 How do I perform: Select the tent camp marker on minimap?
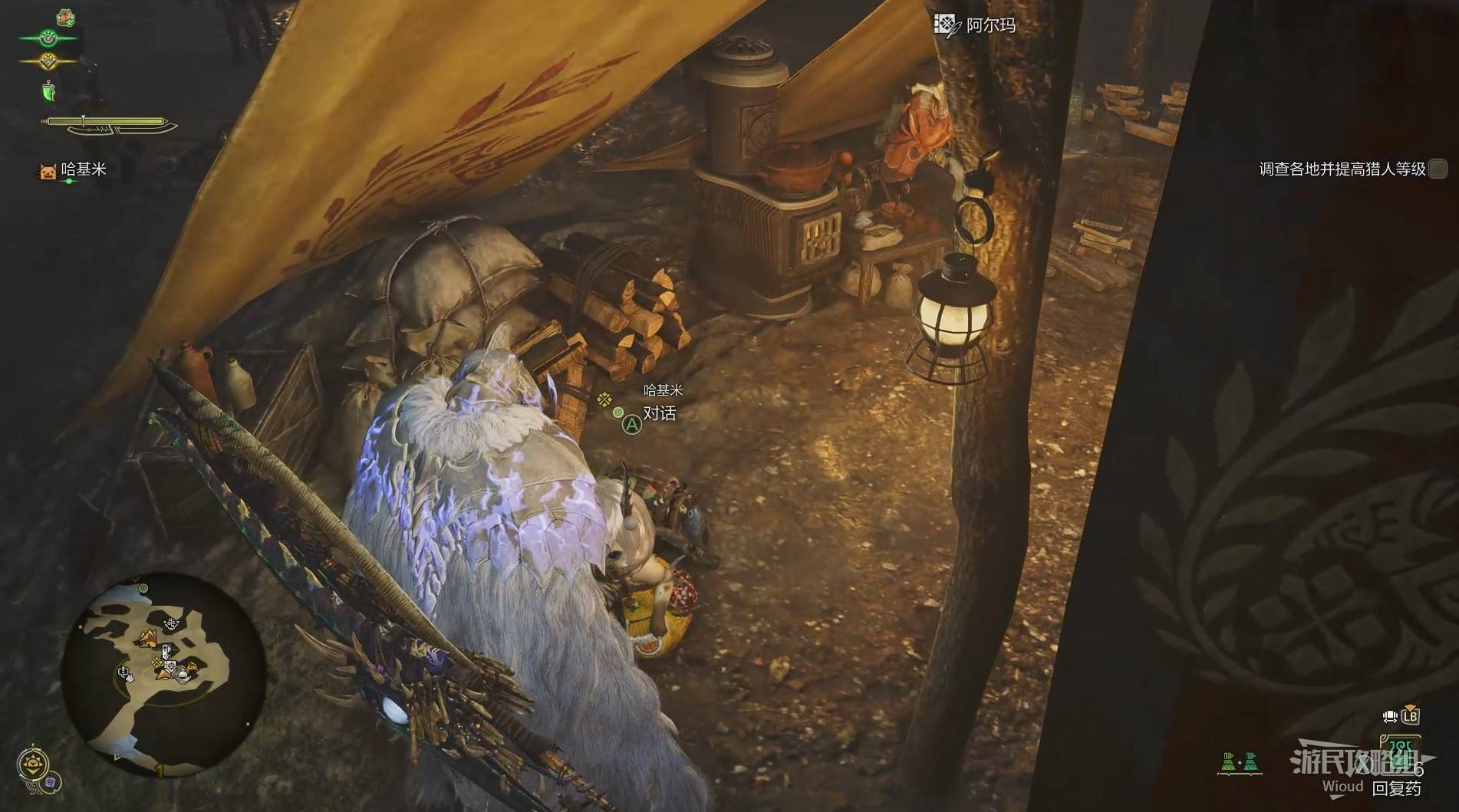pos(147,637)
